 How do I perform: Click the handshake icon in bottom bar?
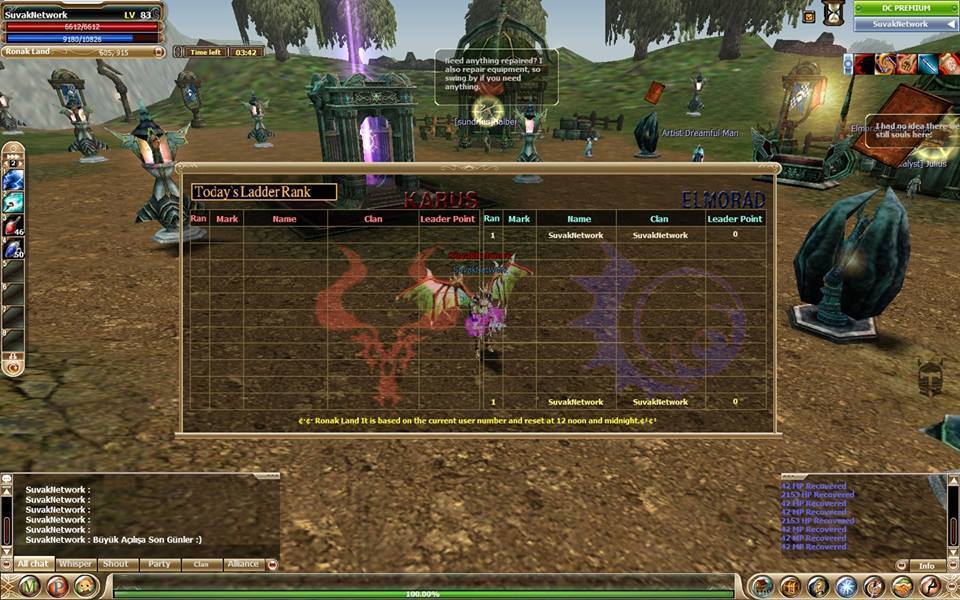pos(902,587)
